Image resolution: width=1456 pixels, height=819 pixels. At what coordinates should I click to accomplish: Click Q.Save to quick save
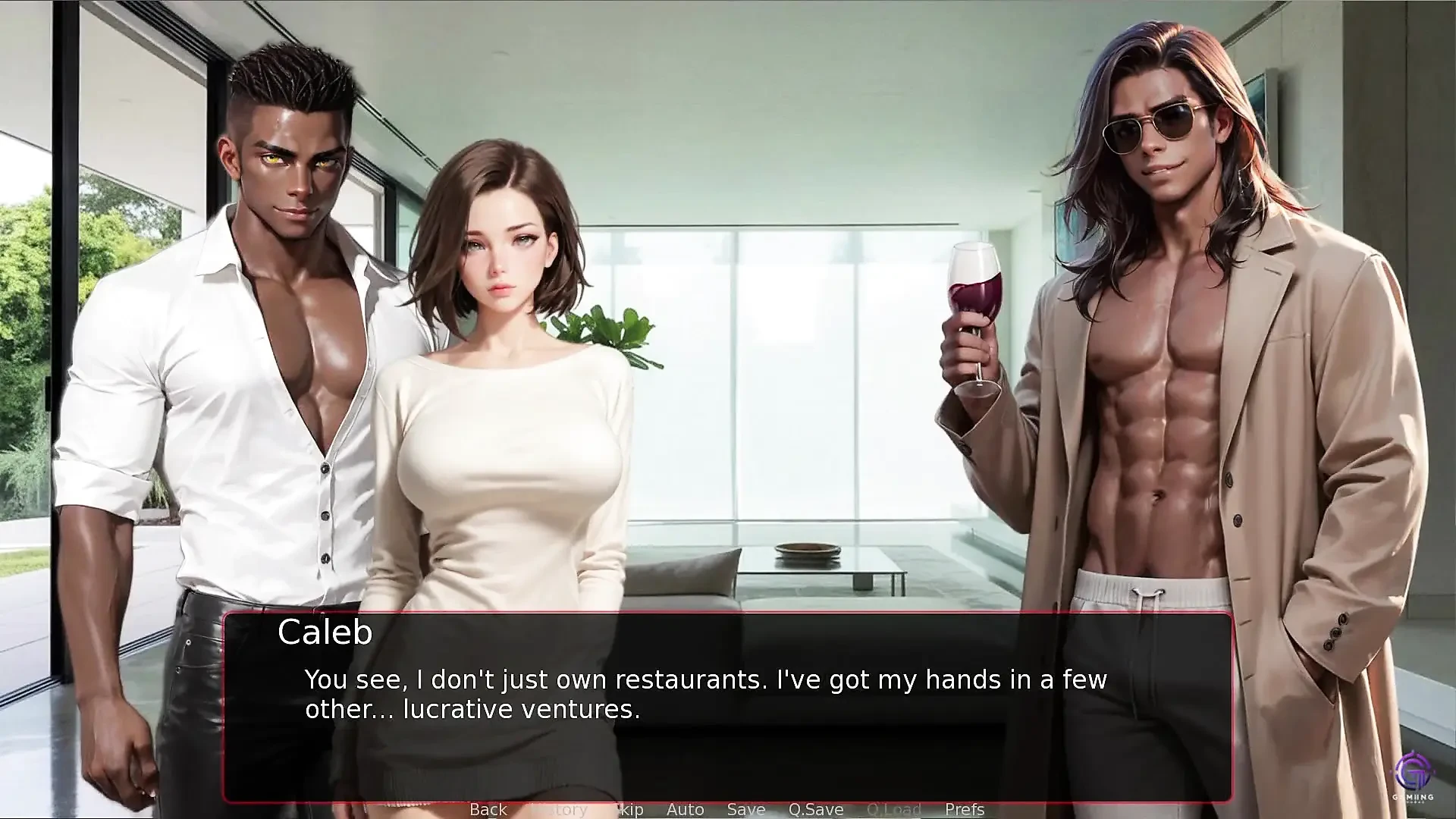pos(815,809)
